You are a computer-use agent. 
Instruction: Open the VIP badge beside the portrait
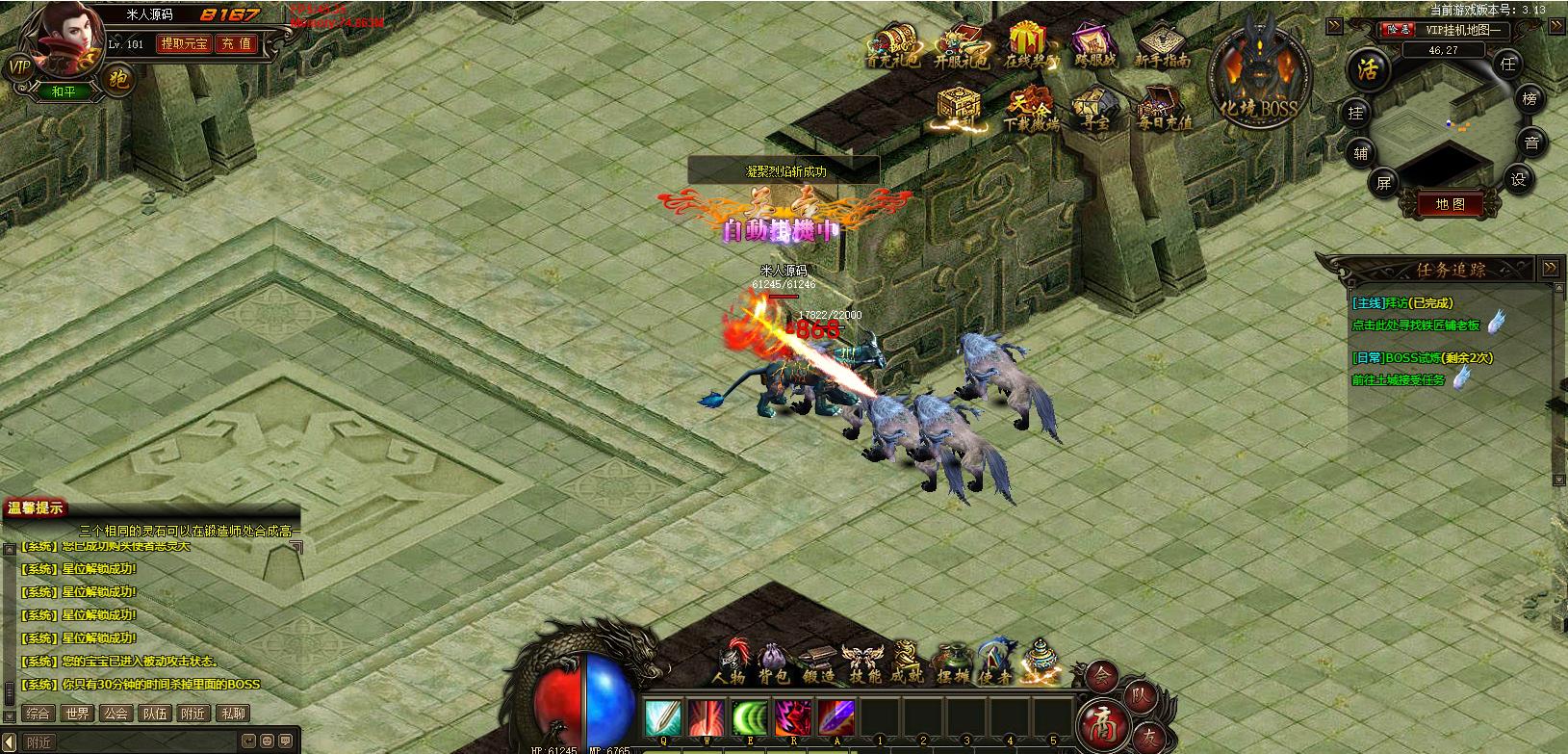tap(18, 66)
